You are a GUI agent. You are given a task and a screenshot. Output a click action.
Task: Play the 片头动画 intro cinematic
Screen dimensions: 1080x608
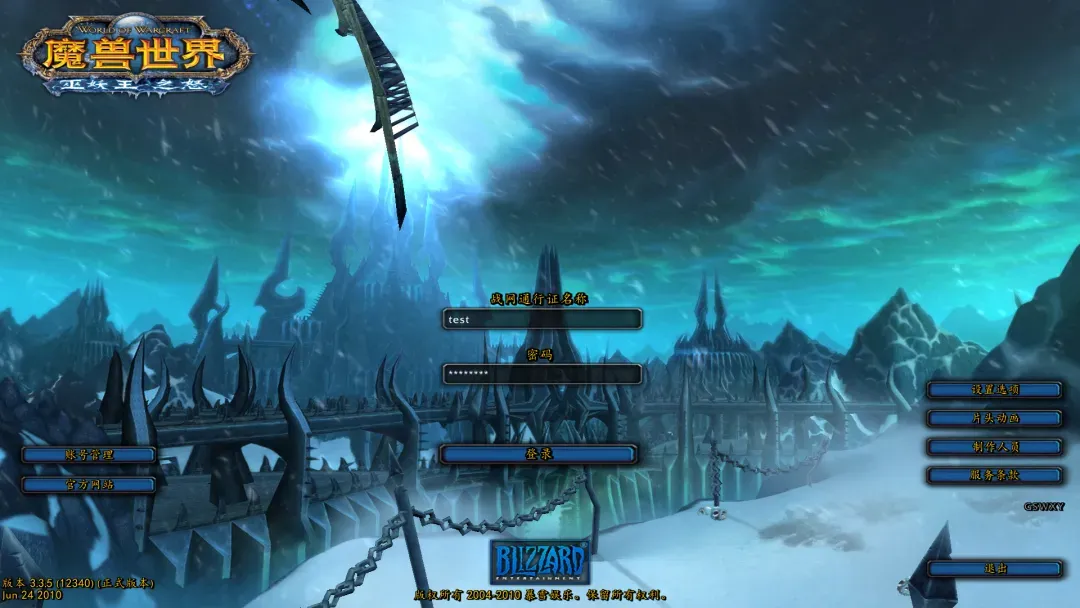click(x=994, y=418)
